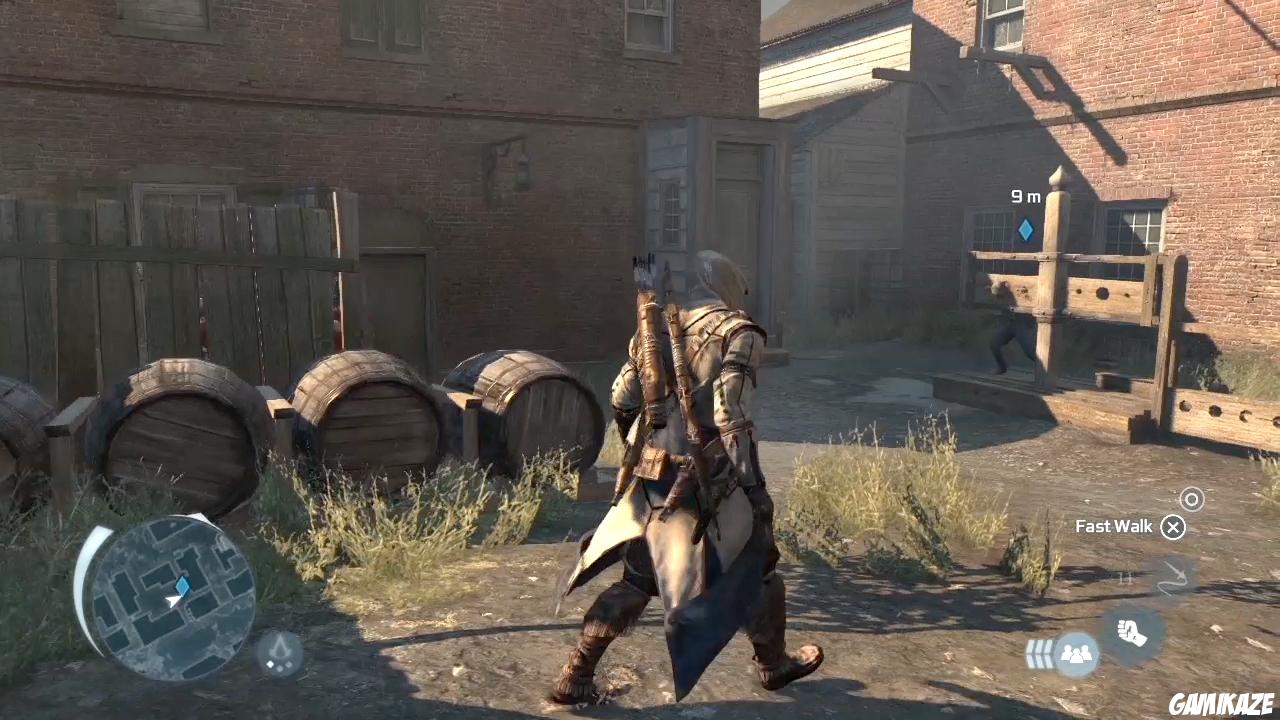1280x720 pixels.
Task: Click the circle button prompt above Fast Walk
Action: click(x=1192, y=498)
